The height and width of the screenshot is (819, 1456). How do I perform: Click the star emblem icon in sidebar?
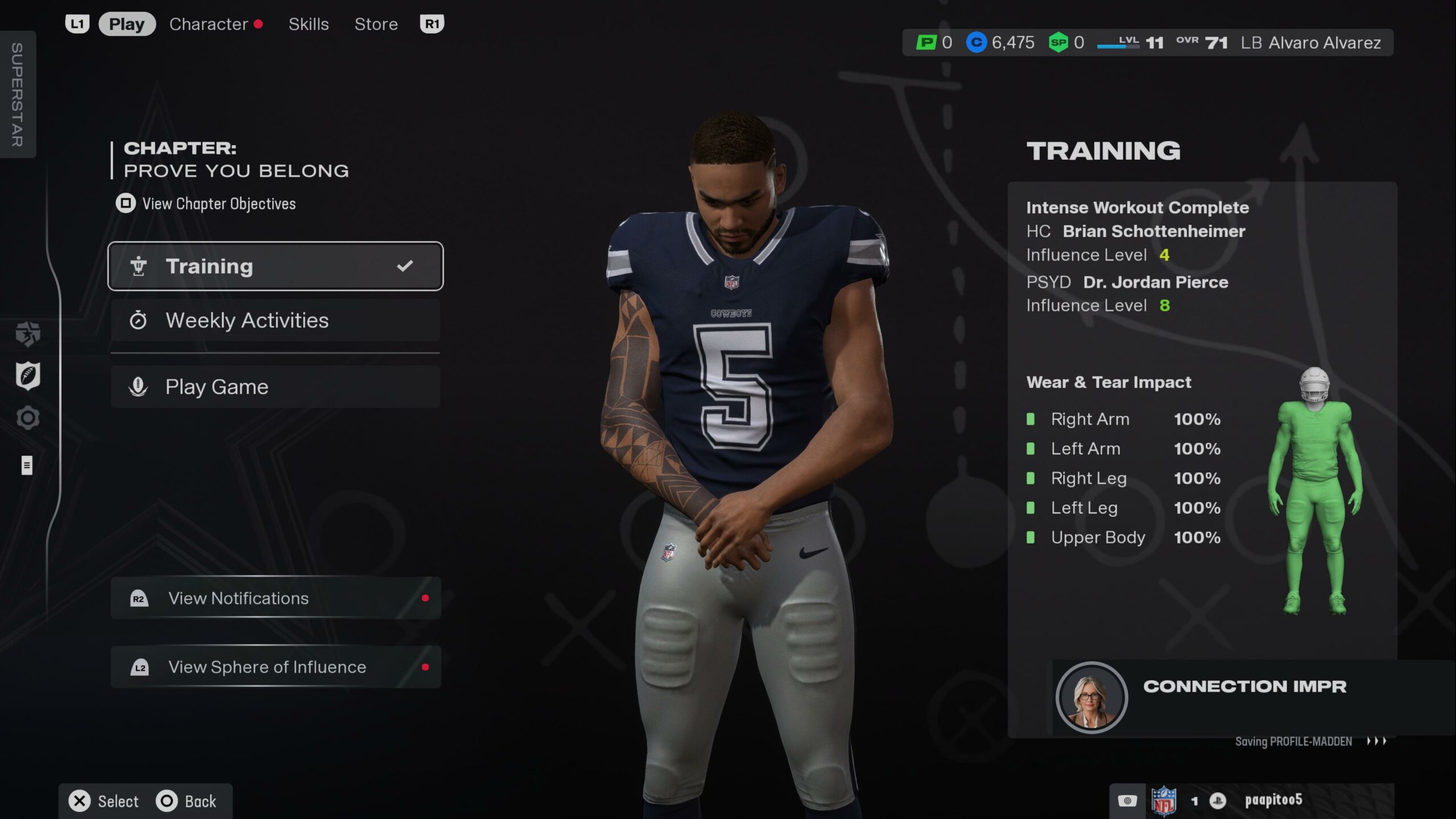pos(27,334)
